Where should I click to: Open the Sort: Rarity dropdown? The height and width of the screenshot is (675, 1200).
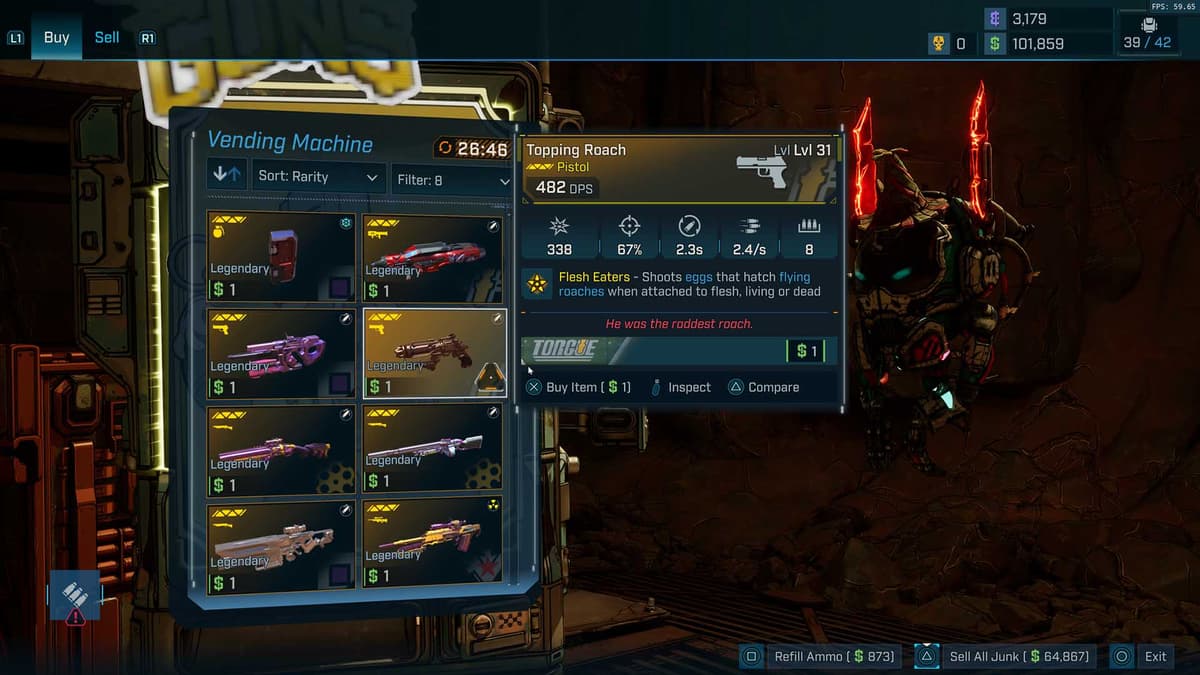click(x=318, y=178)
